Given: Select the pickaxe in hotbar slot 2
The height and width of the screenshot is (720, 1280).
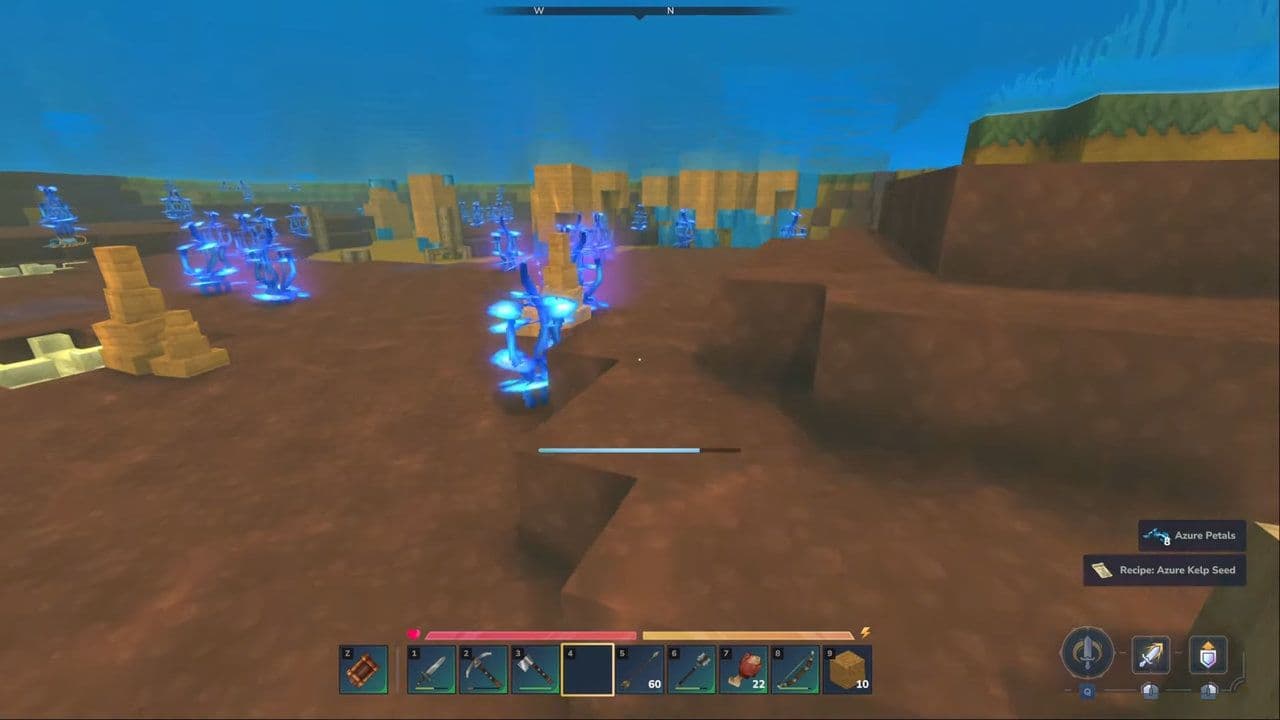Looking at the screenshot, I should 485,669.
